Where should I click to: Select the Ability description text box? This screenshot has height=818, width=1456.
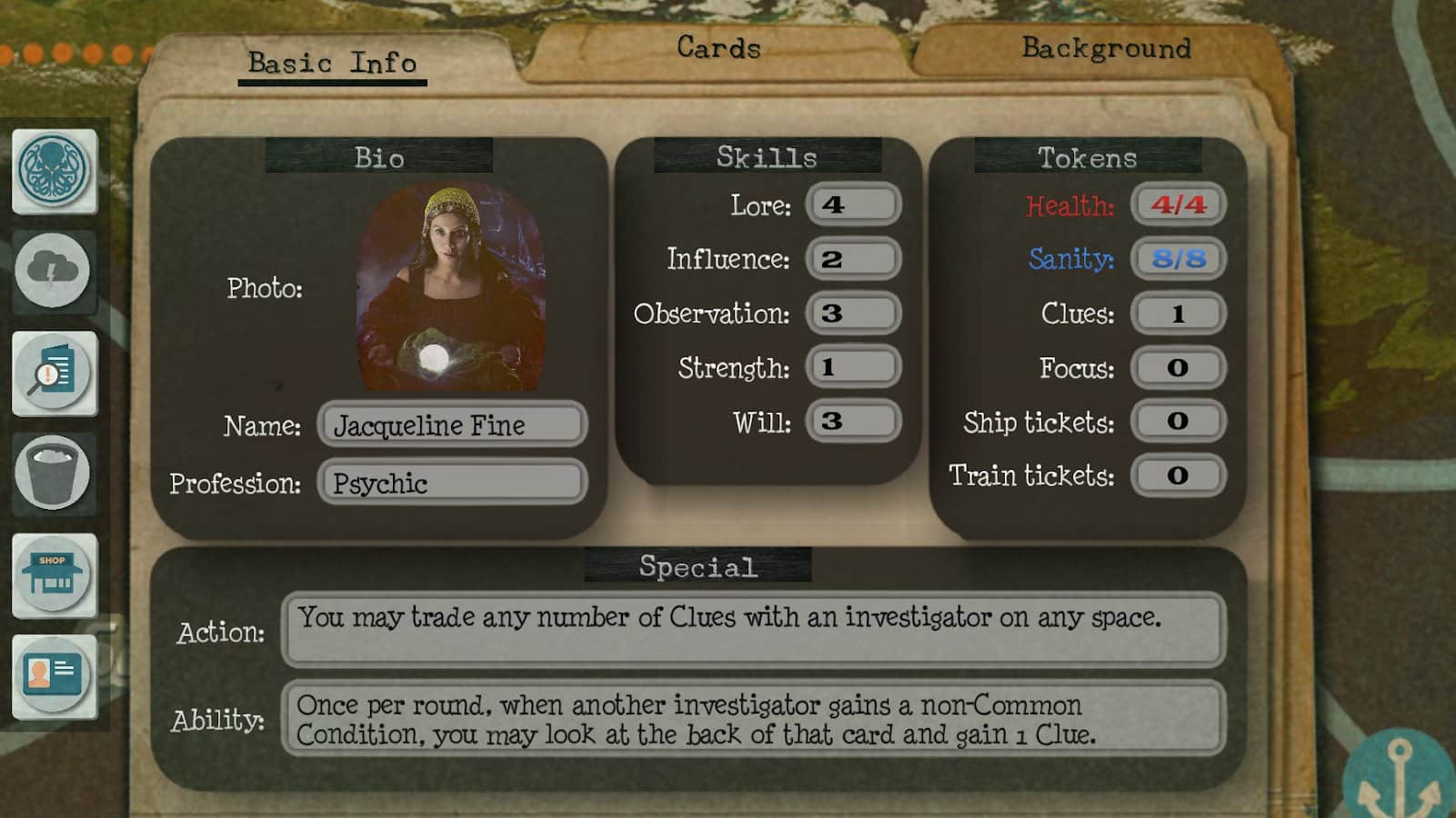click(753, 719)
